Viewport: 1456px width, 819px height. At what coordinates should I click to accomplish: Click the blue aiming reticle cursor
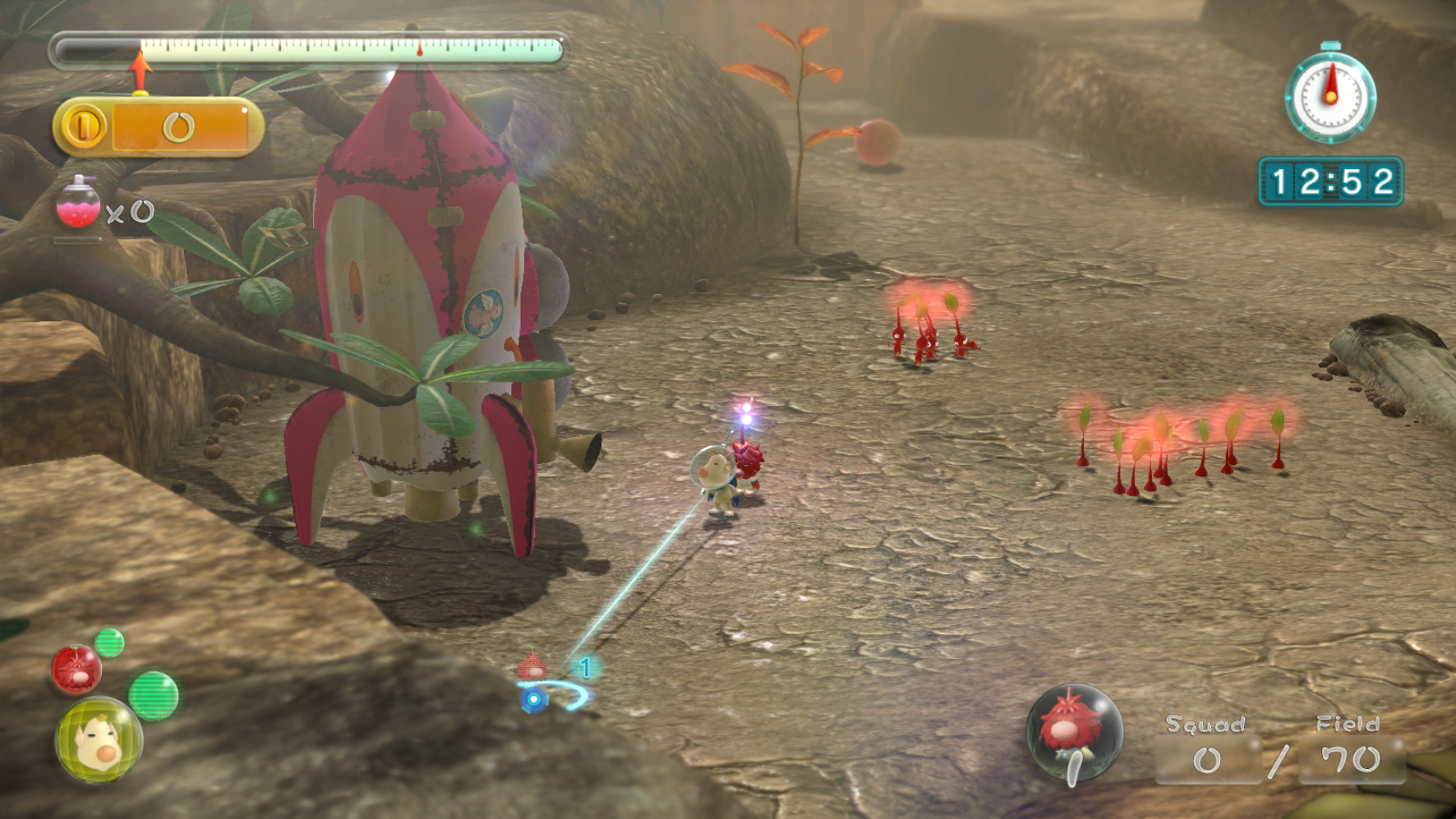(x=535, y=700)
